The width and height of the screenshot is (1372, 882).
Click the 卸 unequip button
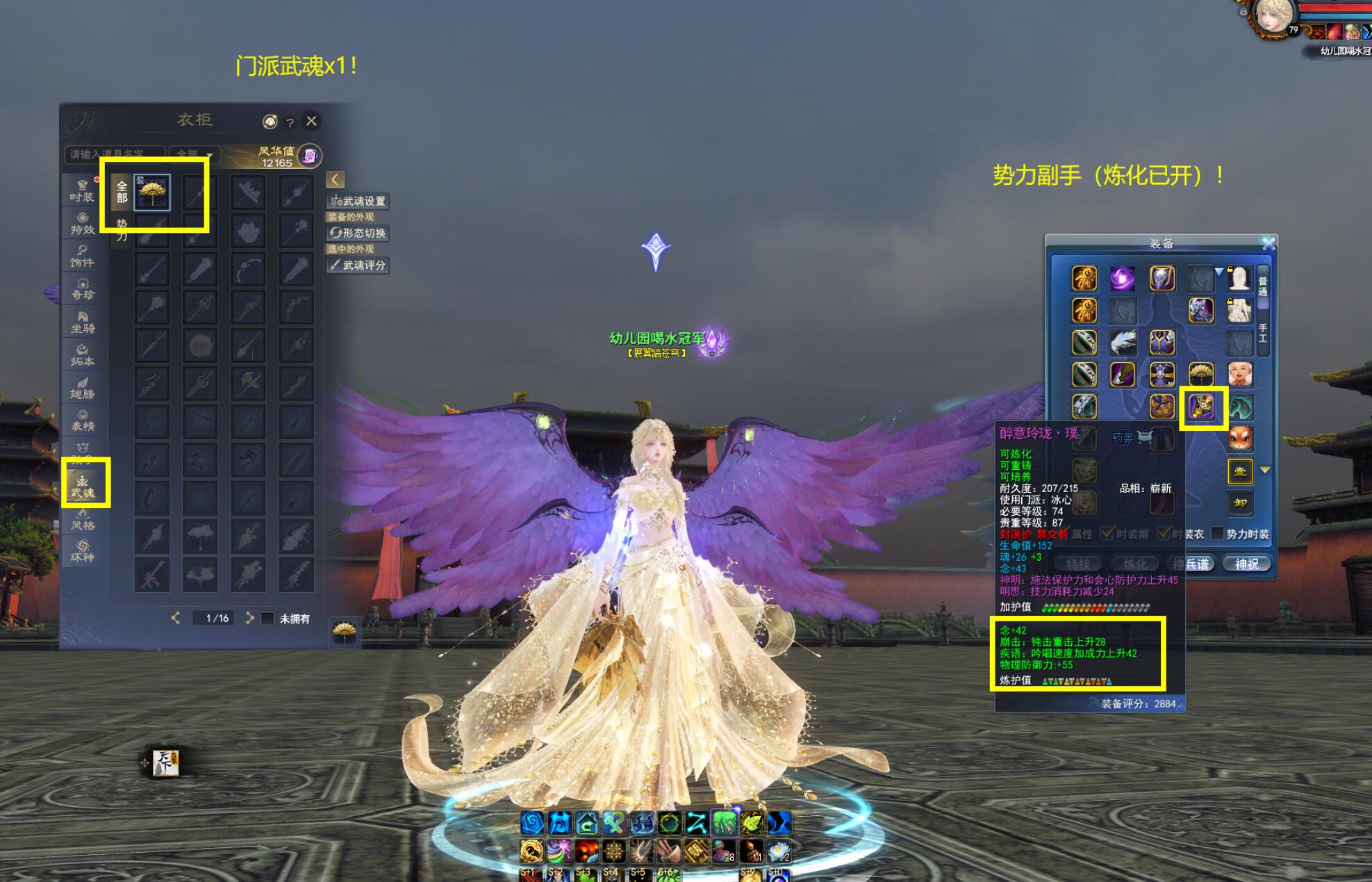tap(1240, 503)
